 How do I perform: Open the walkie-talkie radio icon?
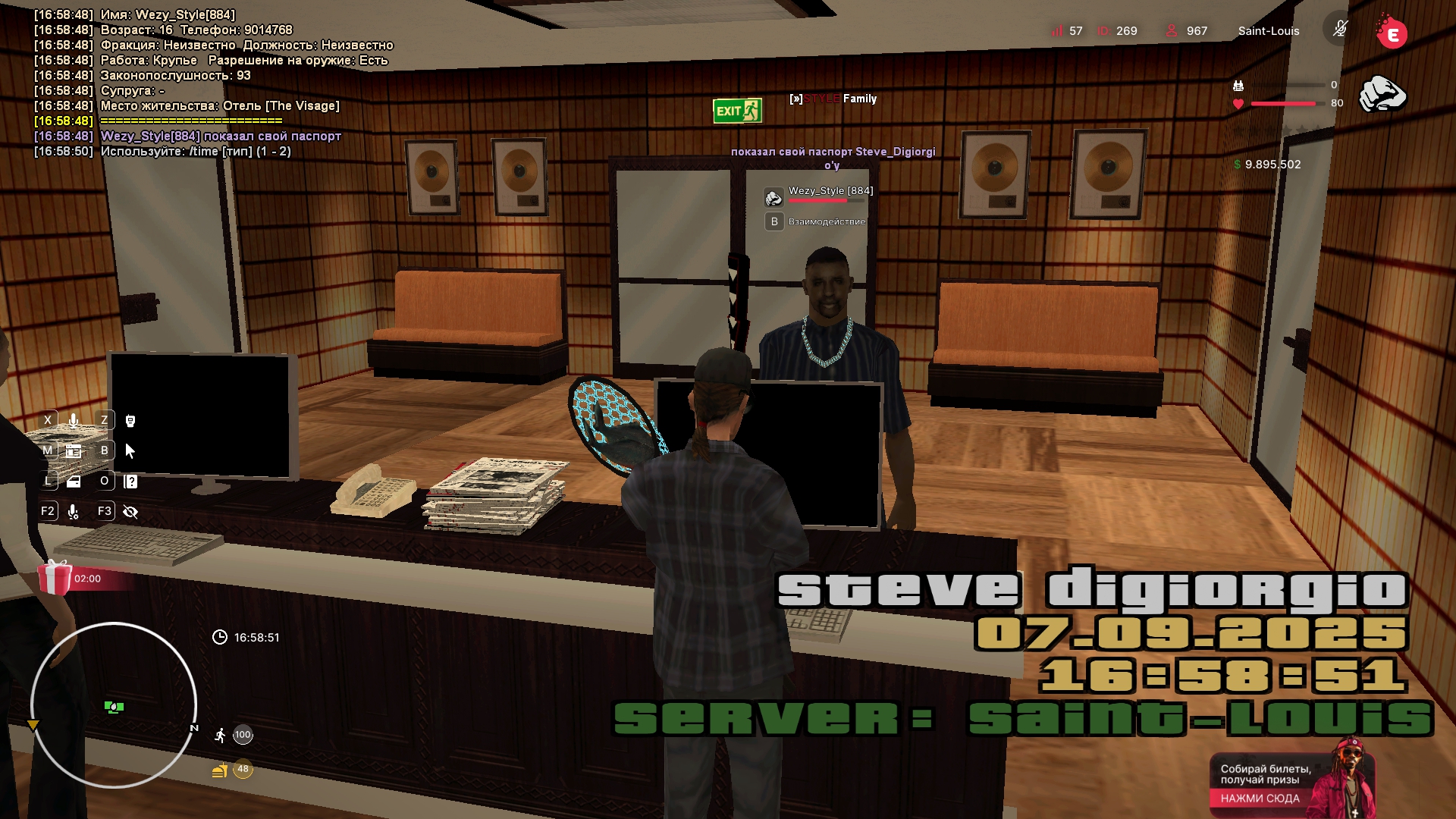[x=130, y=420]
